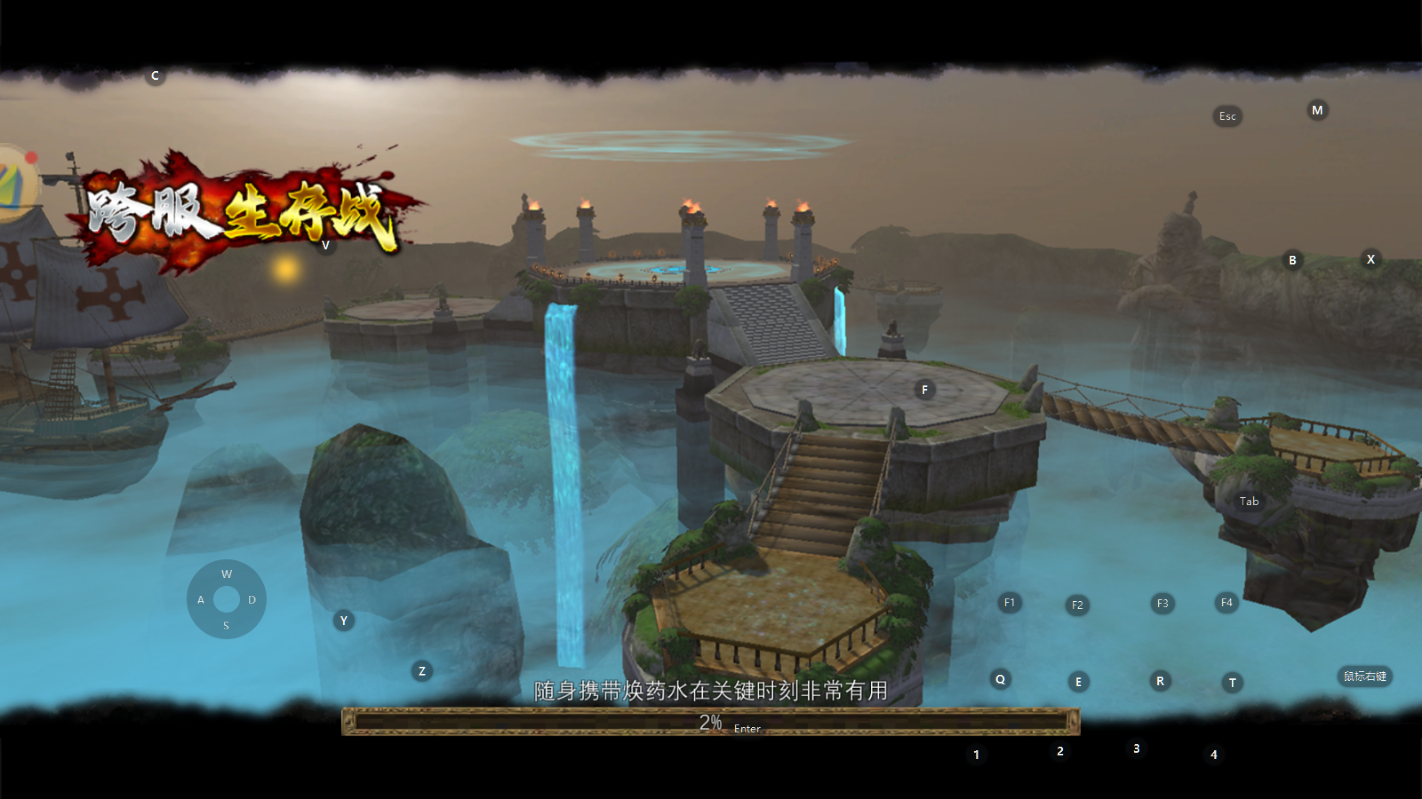Screen dimensions: 1422x799
Task: Tap the T virtual key button
Action: pos(1232,682)
